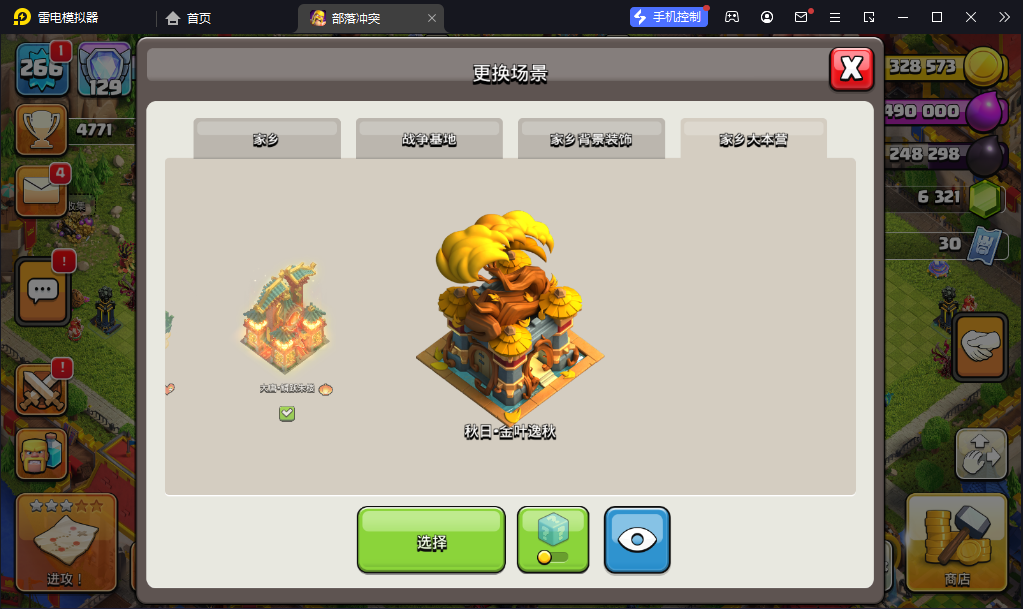Click the green 选择 button
The height and width of the screenshot is (609, 1023).
pyautogui.click(x=431, y=541)
